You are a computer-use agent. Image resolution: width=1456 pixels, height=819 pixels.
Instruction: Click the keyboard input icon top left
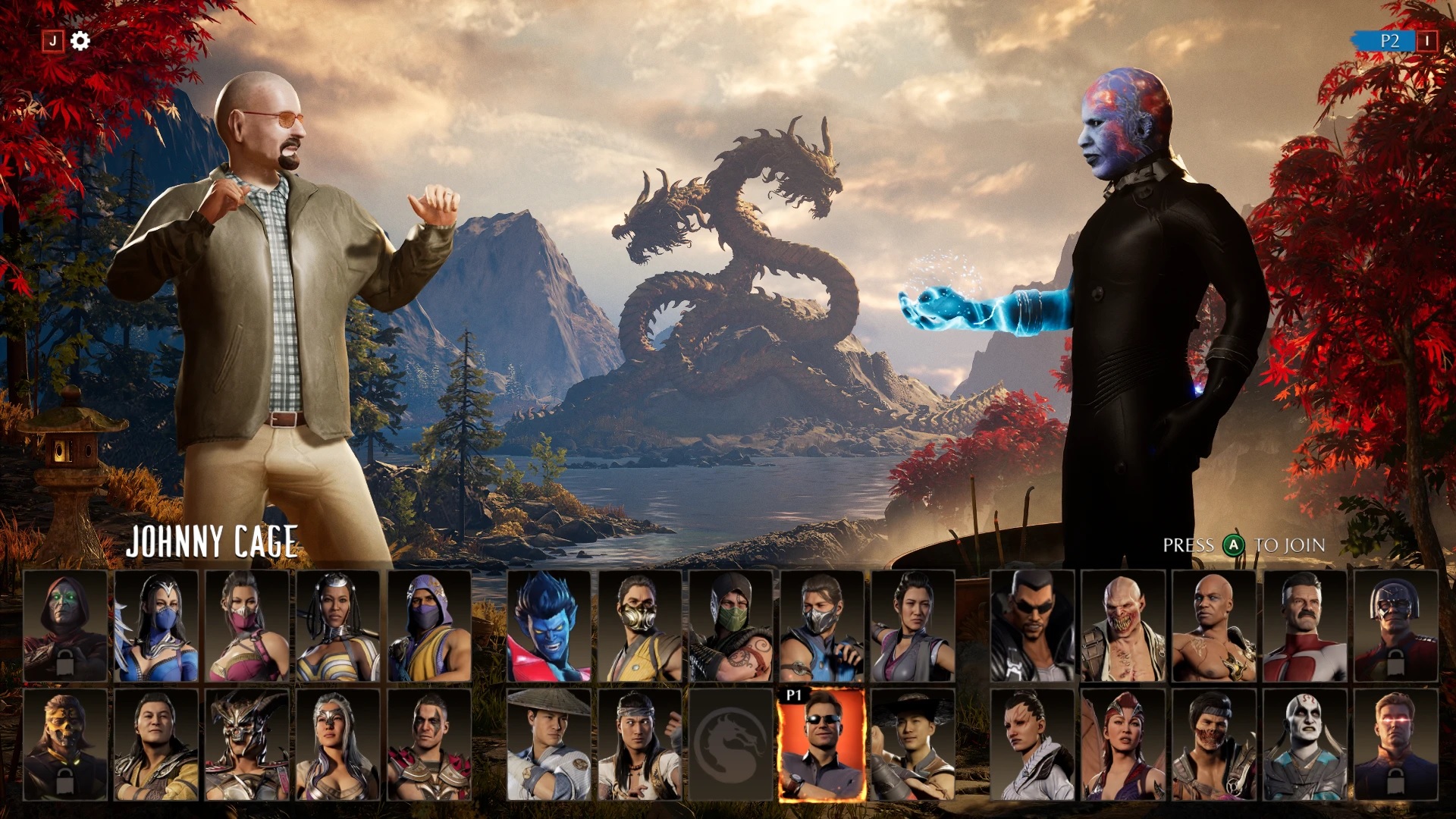(52, 42)
